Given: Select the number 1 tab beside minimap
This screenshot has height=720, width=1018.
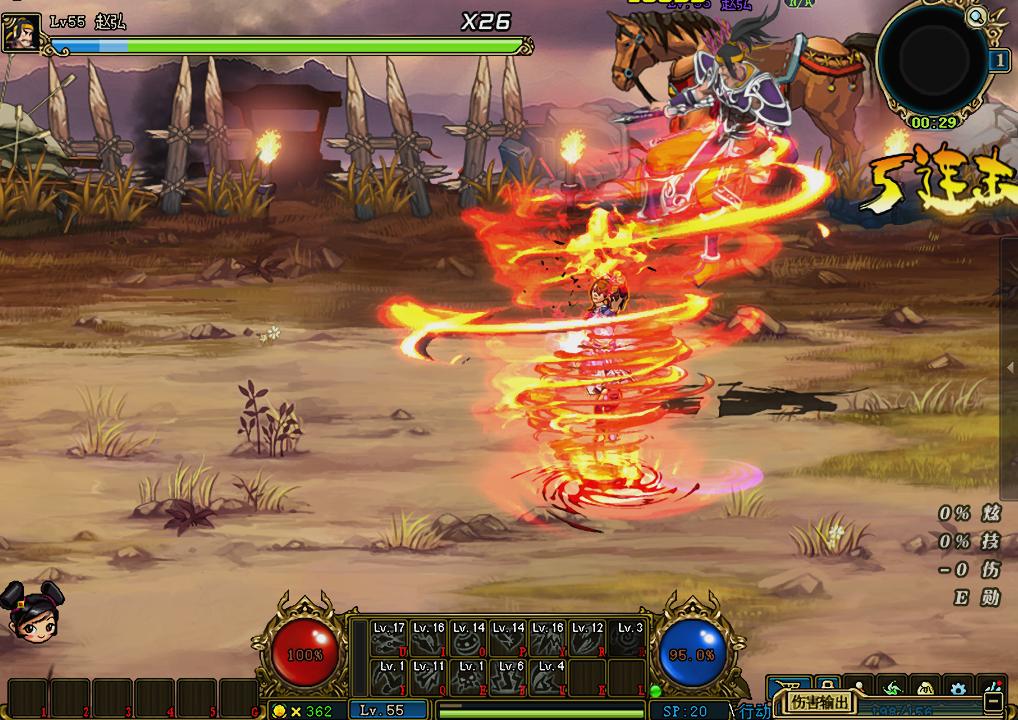Looking at the screenshot, I should pos(999,60).
